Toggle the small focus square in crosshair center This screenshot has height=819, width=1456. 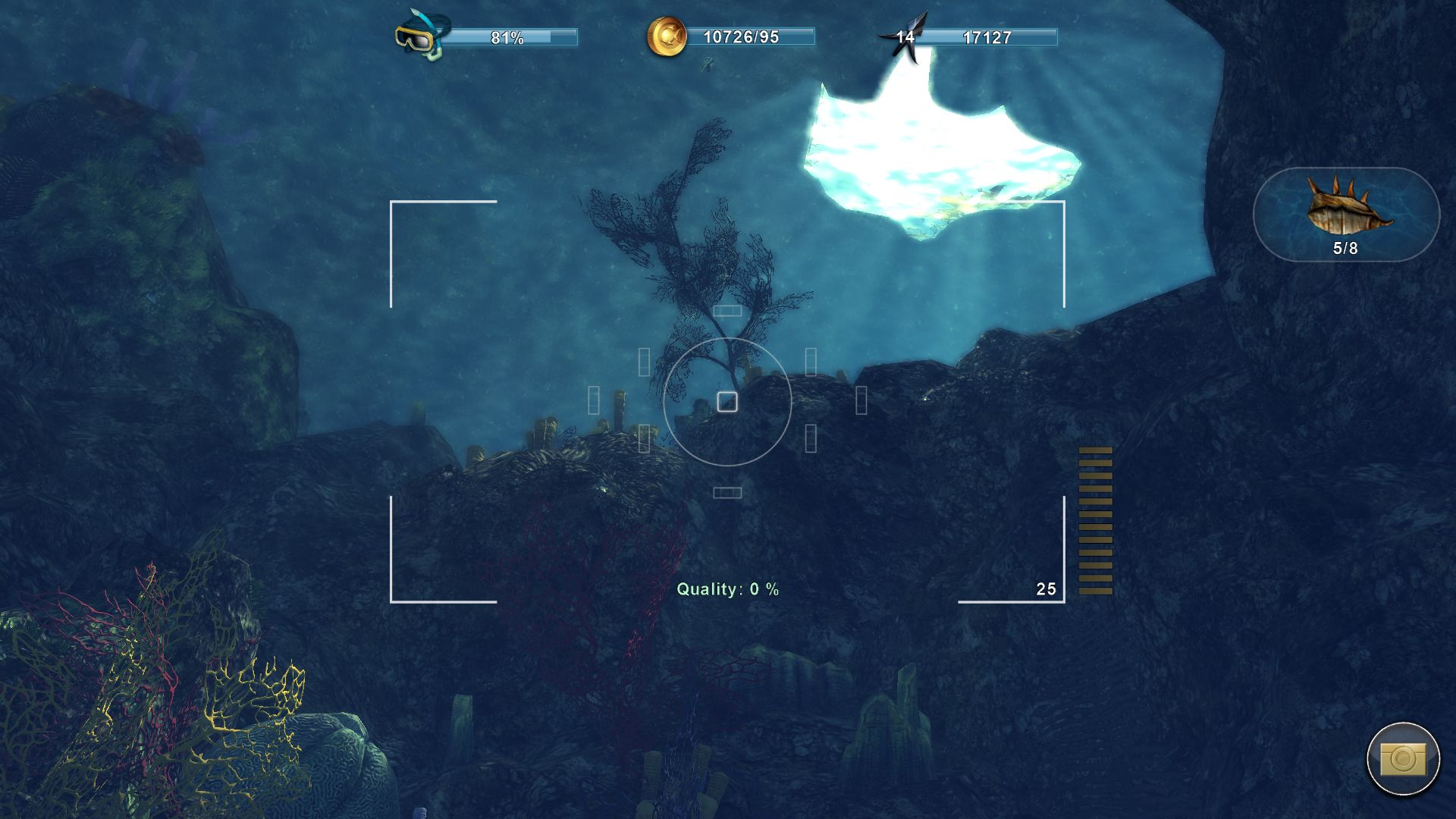pyautogui.click(x=727, y=403)
